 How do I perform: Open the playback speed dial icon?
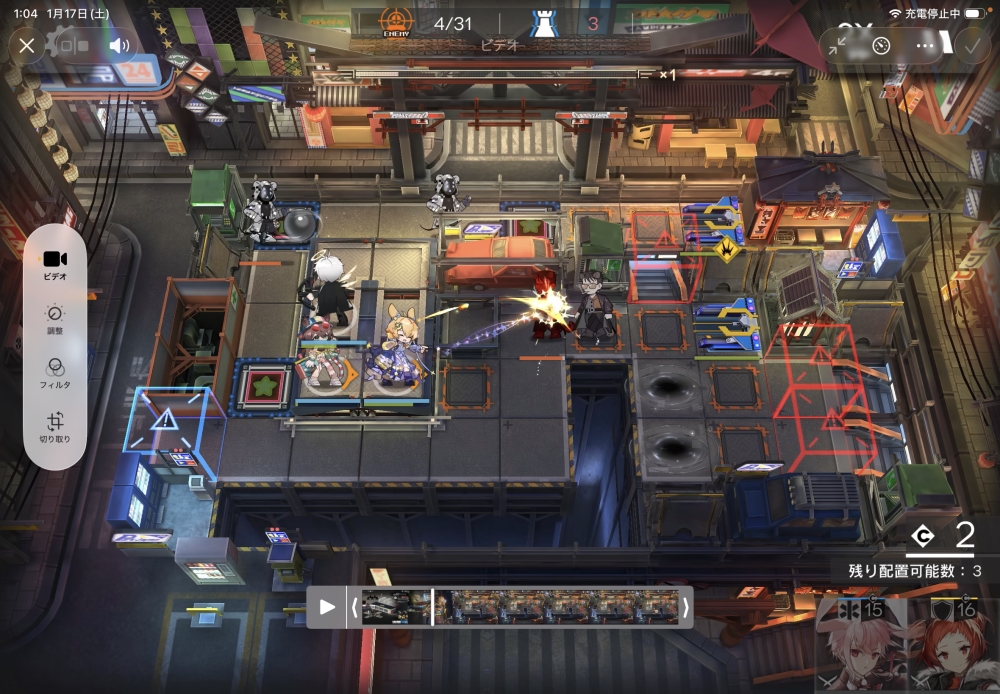tap(881, 45)
